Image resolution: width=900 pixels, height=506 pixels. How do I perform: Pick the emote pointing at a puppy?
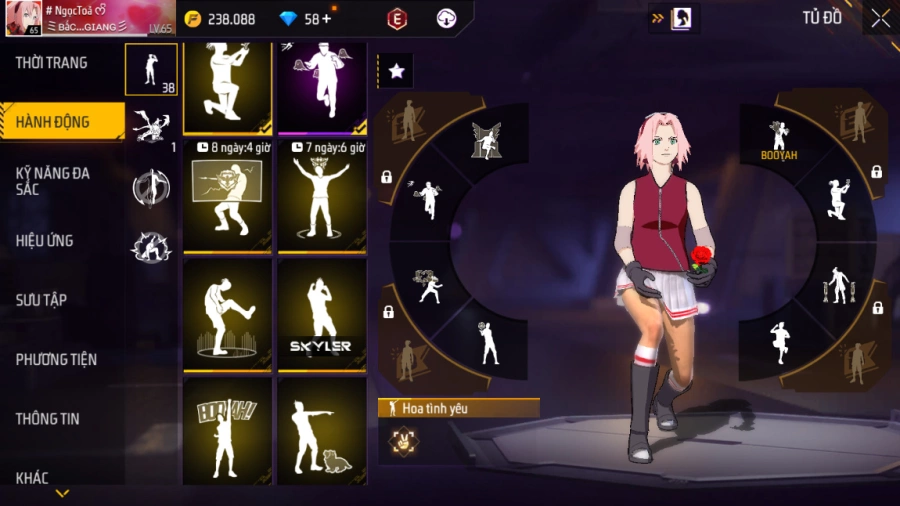click(321, 432)
